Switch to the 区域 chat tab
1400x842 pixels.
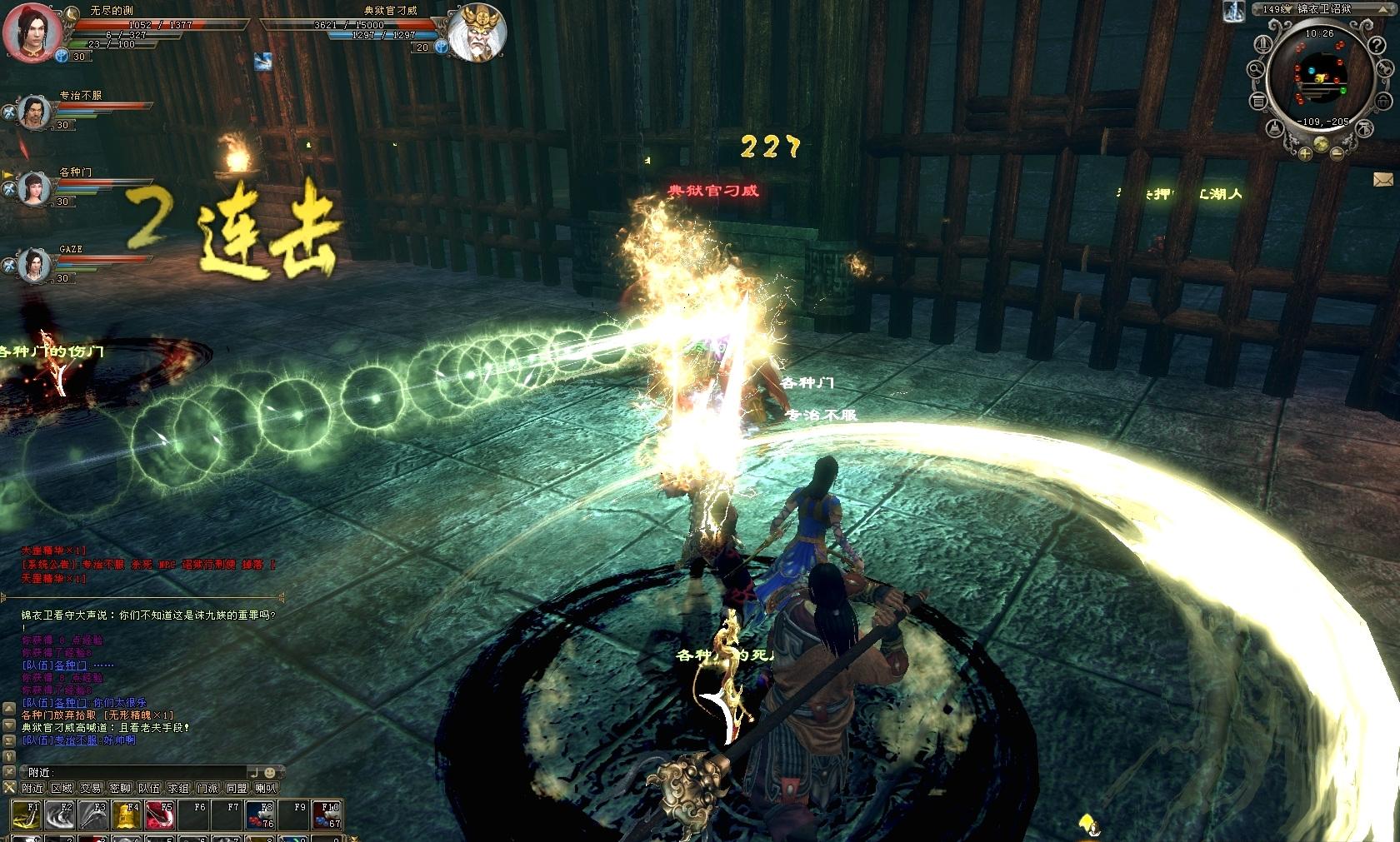tap(62, 788)
